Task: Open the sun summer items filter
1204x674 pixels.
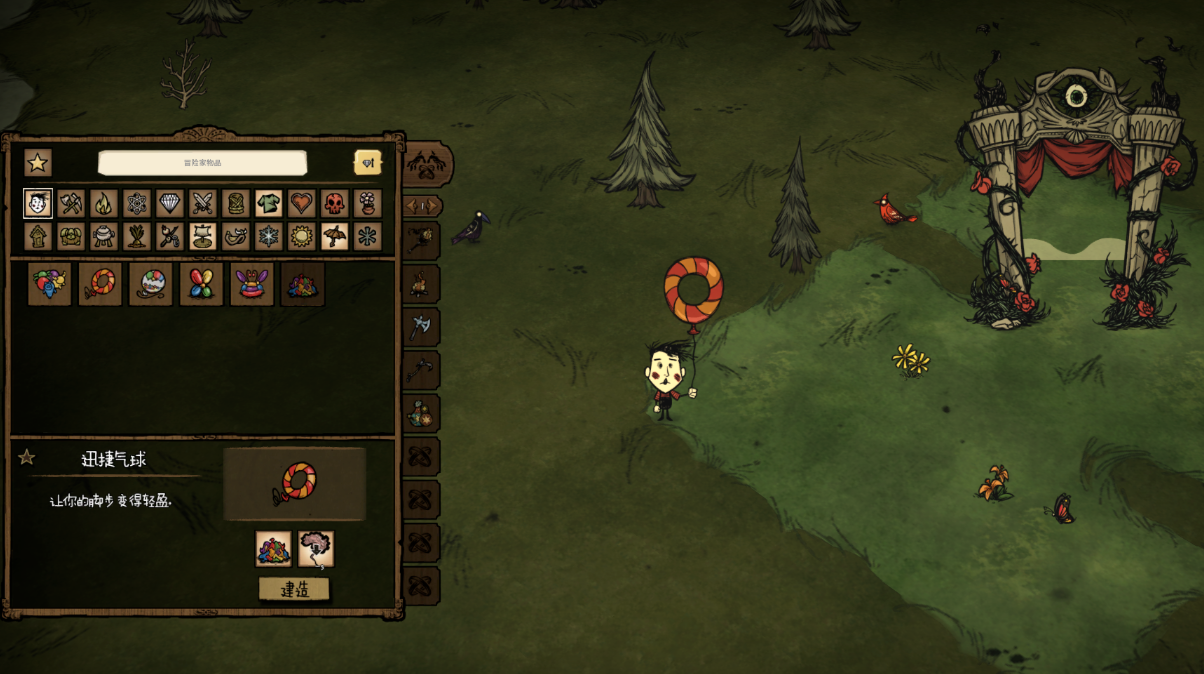Action: 301,237
